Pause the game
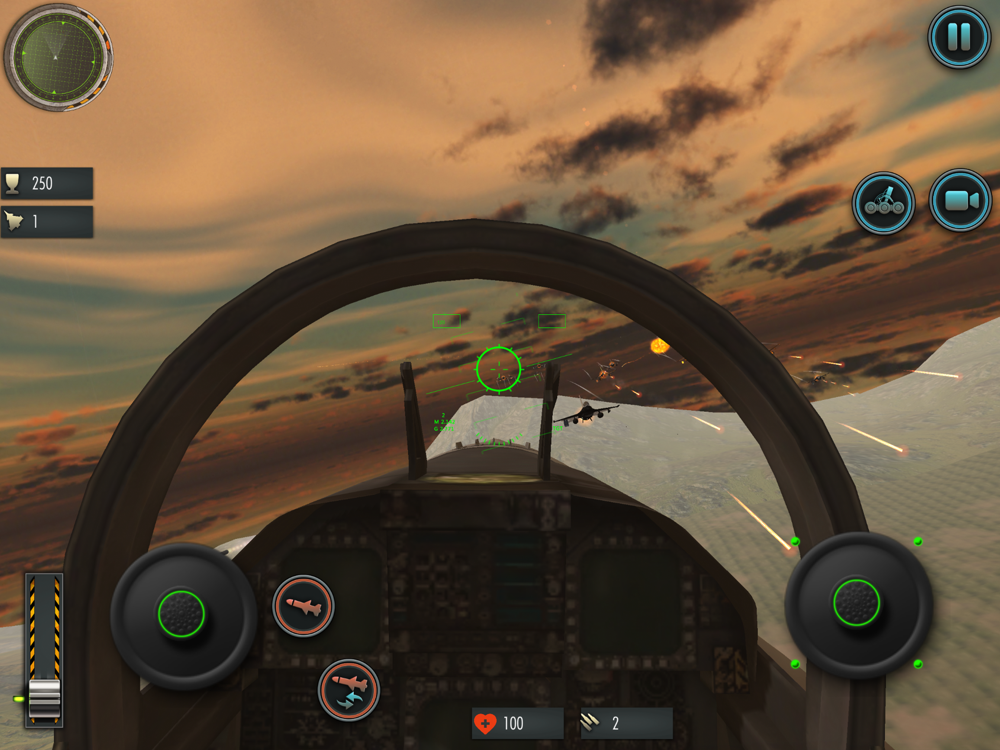Viewport: 1000px width, 750px height. (958, 37)
